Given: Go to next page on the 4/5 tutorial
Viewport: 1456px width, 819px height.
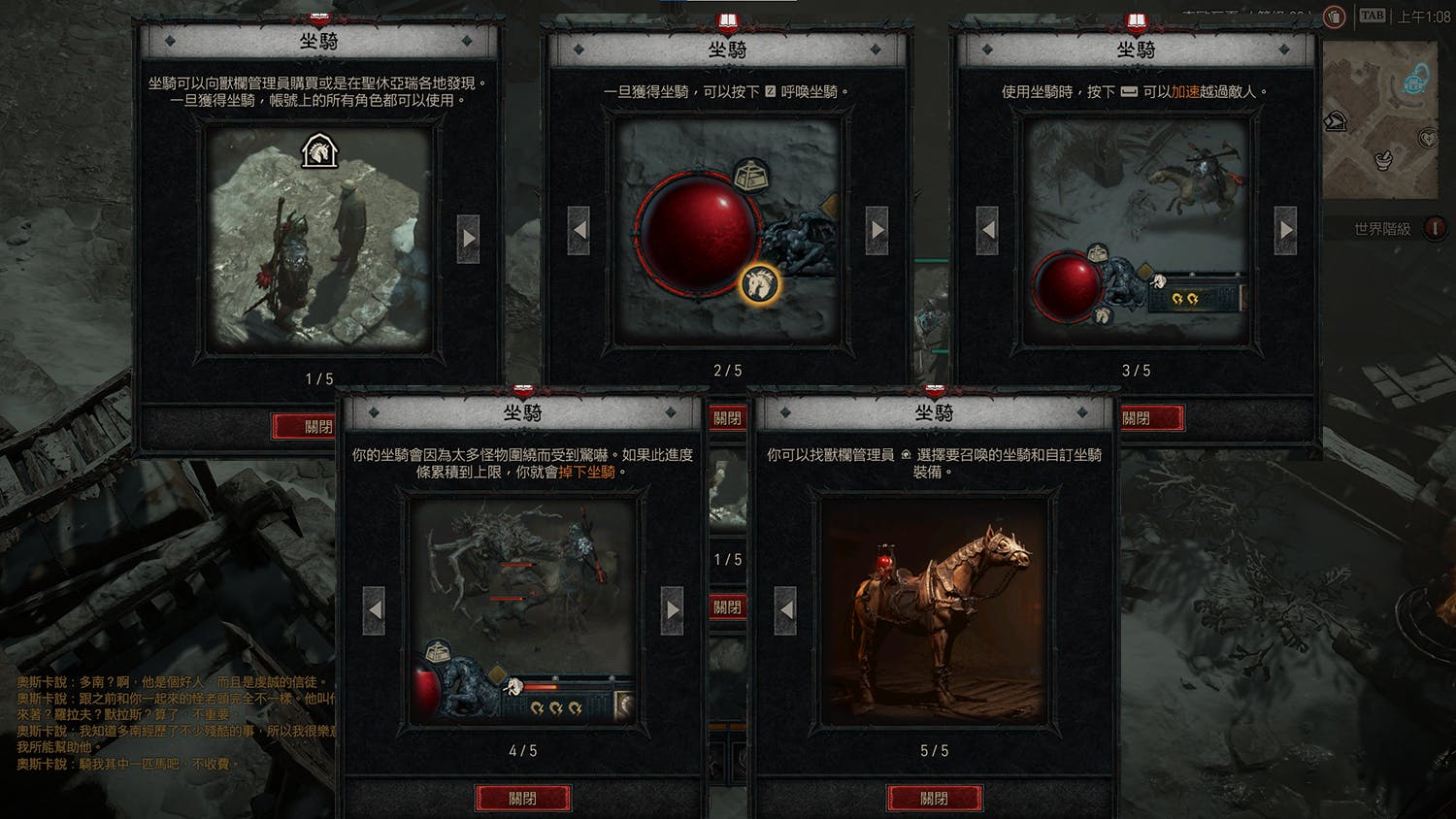Looking at the screenshot, I should point(672,610).
